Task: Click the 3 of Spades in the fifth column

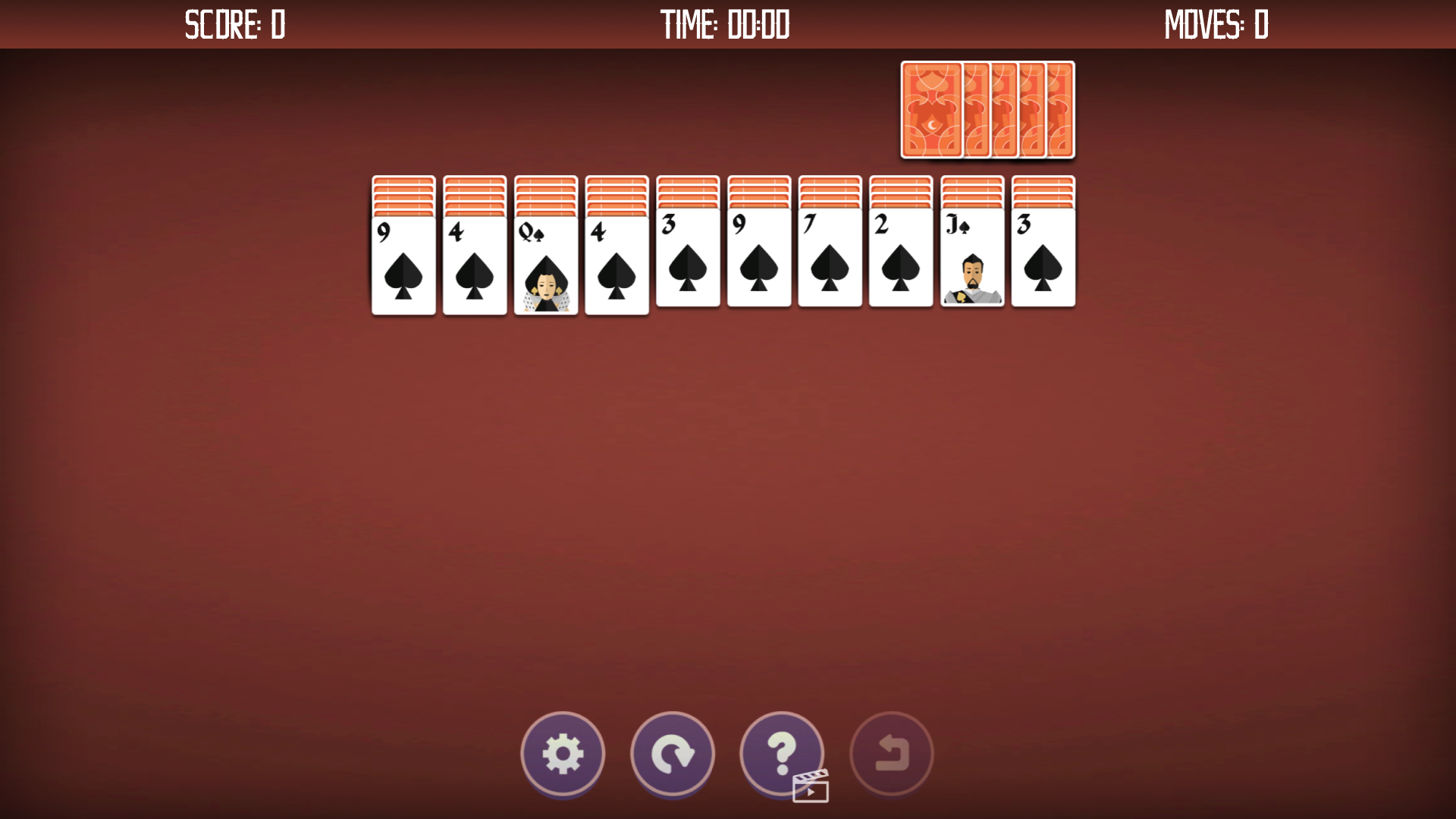Action: pyautogui.click(x=688, y=265)
